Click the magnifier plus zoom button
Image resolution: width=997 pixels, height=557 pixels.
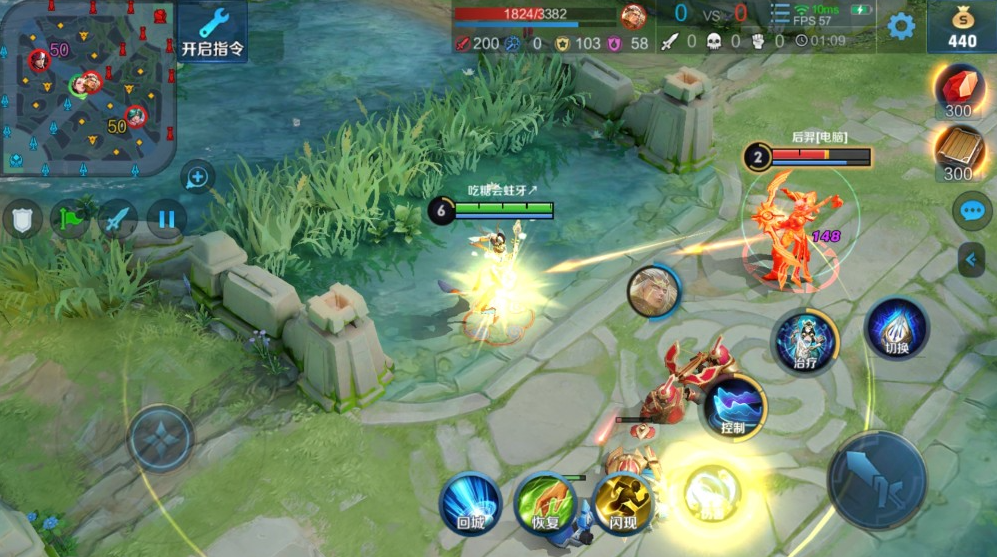tap(198, 178)
